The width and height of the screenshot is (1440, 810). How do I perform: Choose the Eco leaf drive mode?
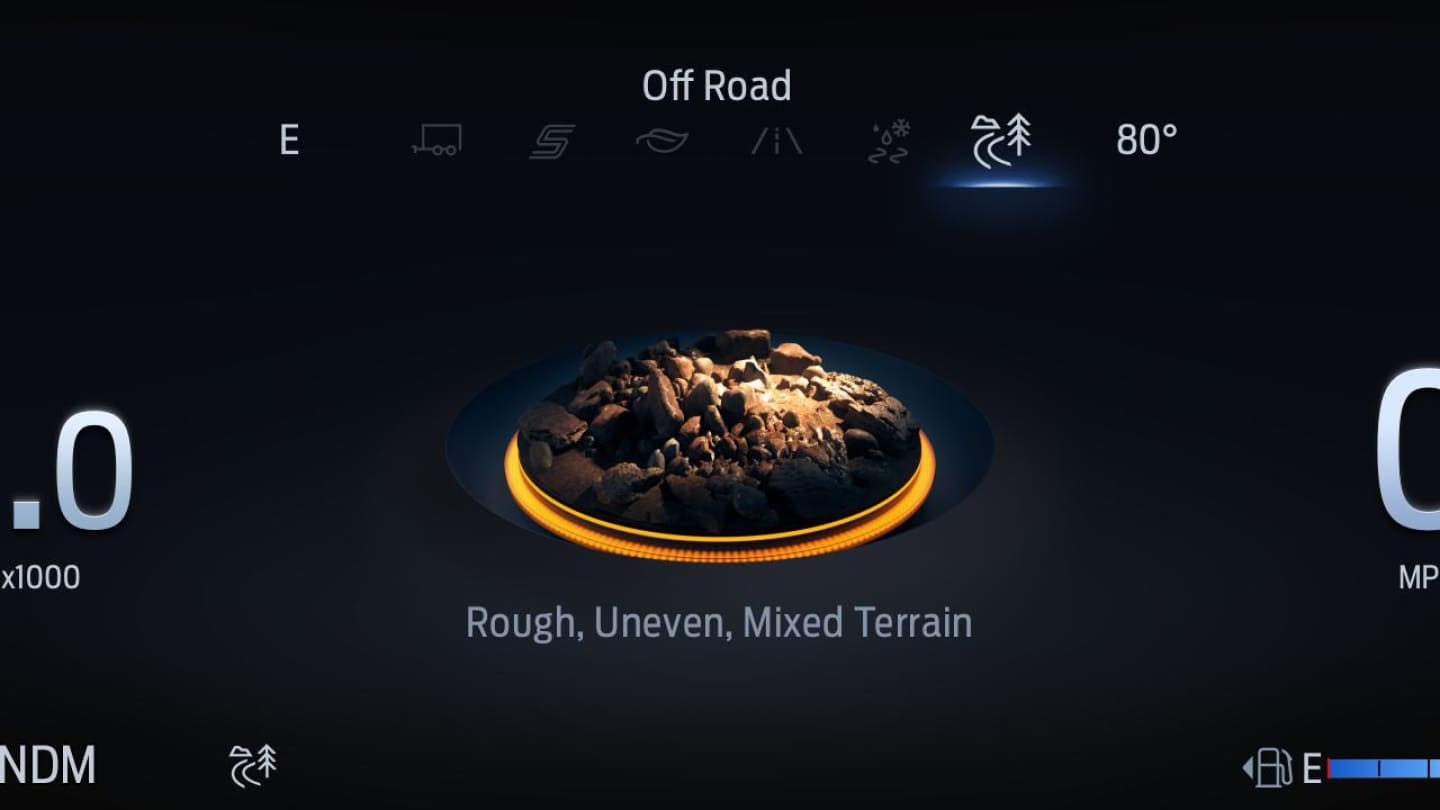pos(662,140)
